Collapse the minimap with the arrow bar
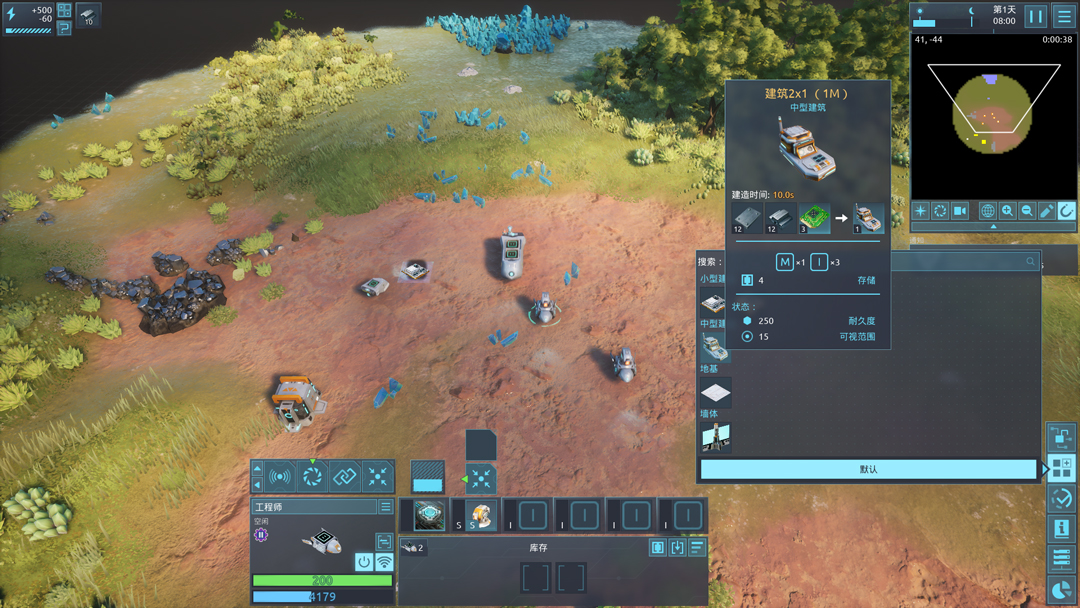This screenshot has width=1080, height=608. [x=993, y=227]
